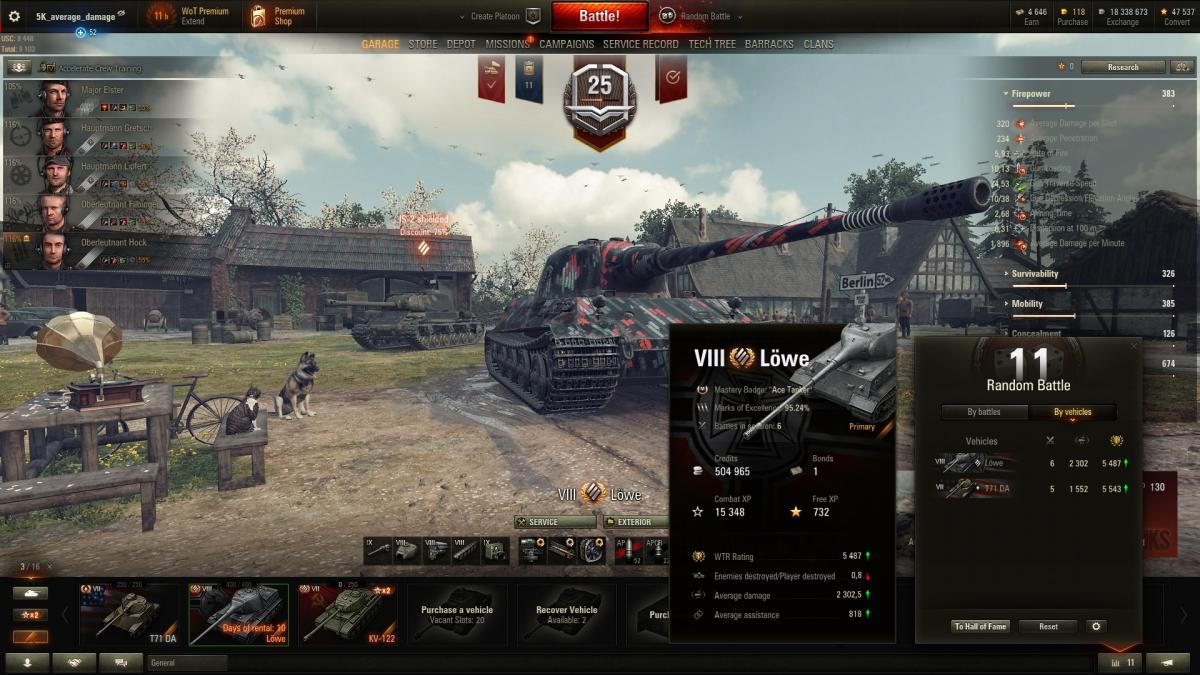
Task: Open the Tech Tree
Action: point(712,44)
